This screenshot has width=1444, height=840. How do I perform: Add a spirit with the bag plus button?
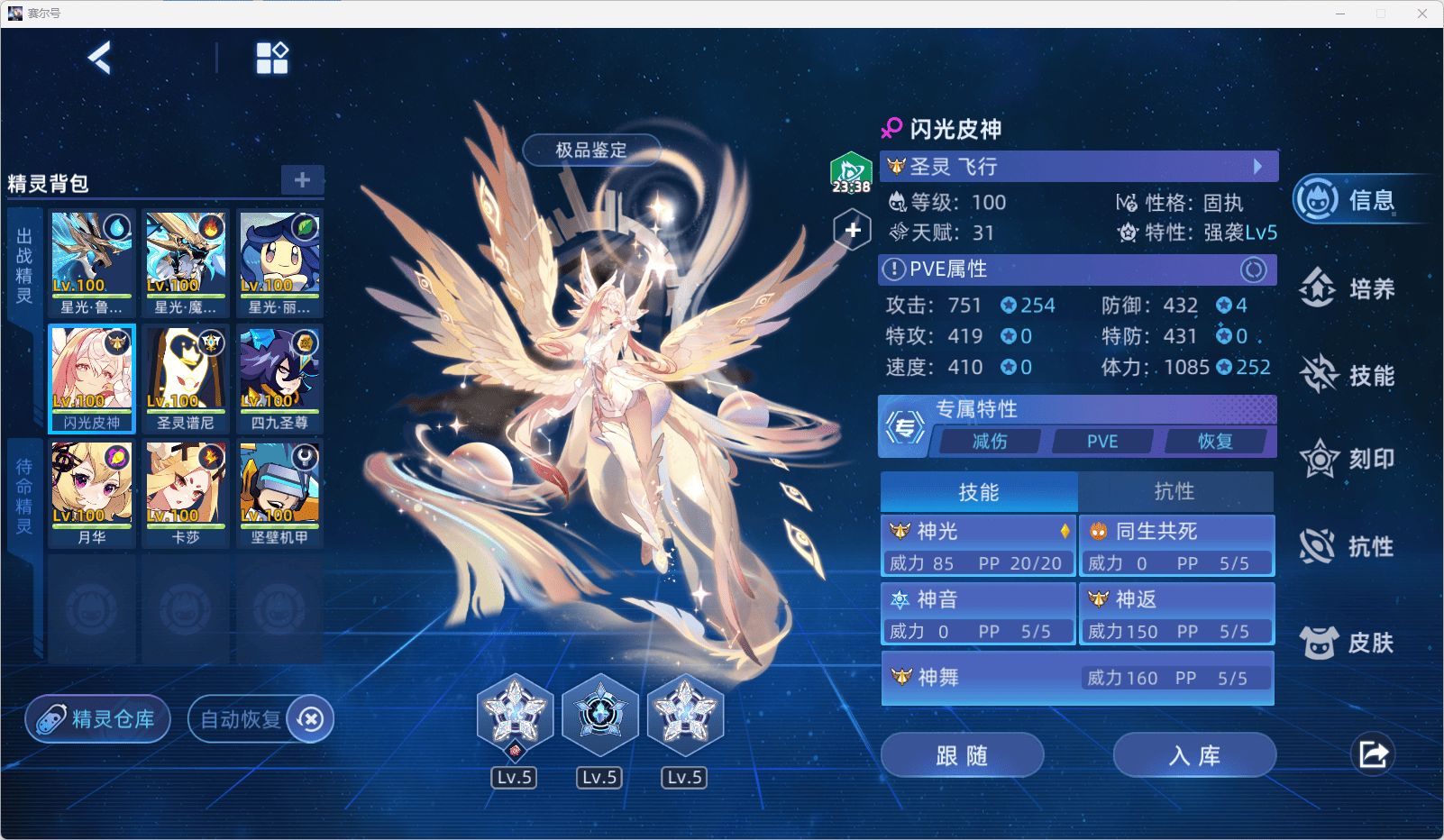[302, 179]
